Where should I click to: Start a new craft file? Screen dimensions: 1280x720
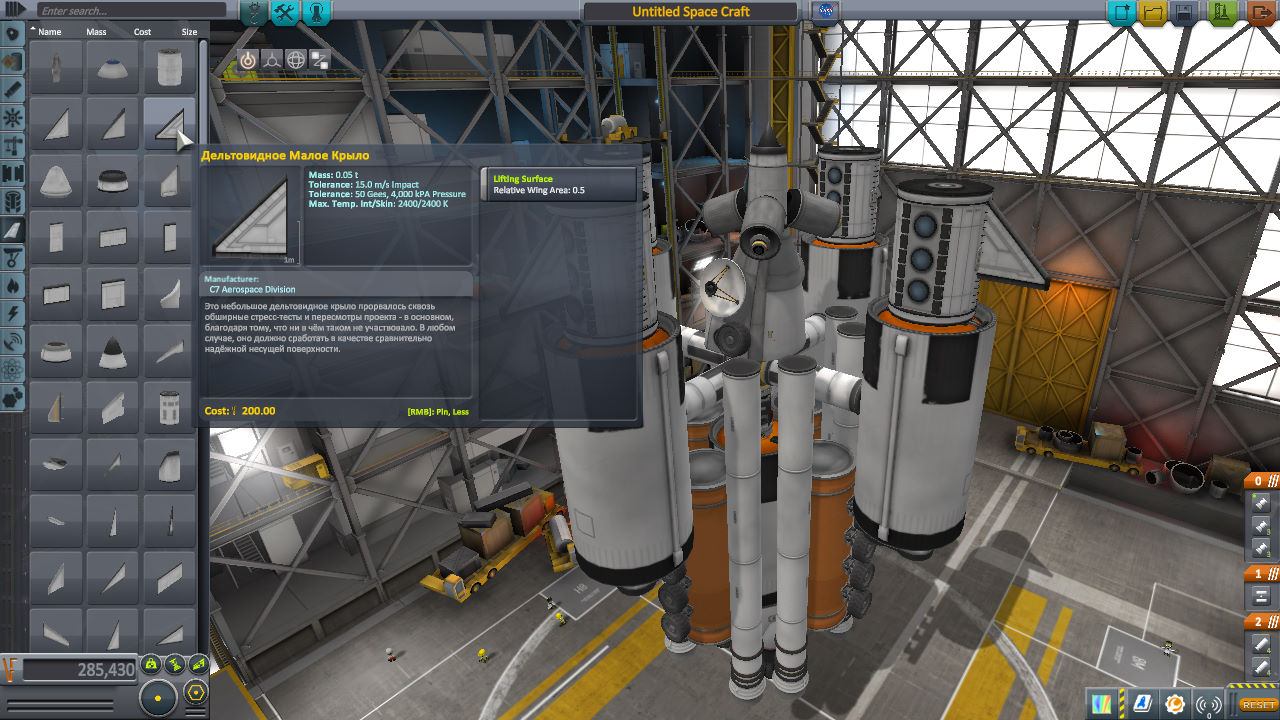click(x=1122, y=13)
